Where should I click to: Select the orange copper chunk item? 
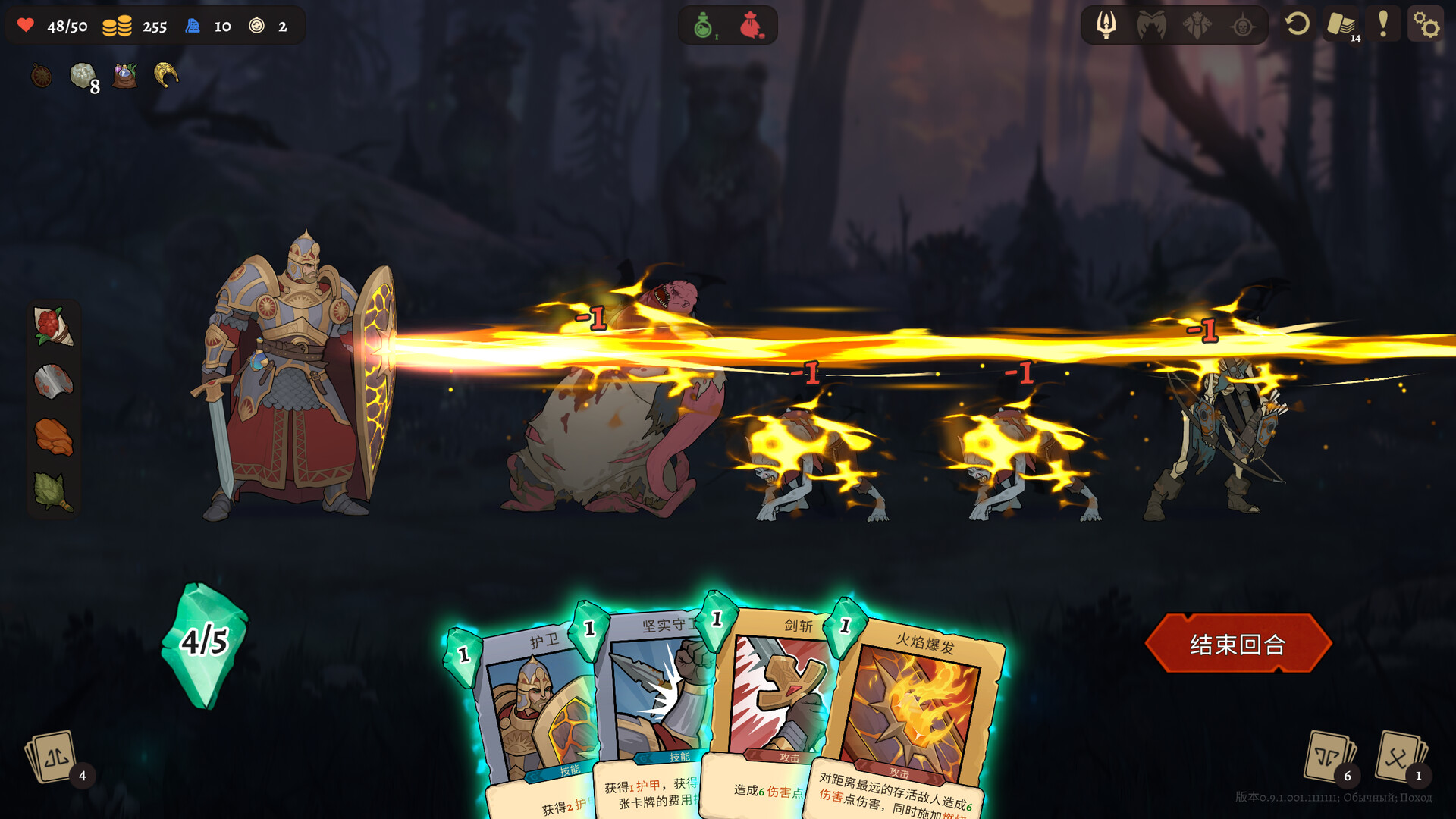tap(53, 437)
